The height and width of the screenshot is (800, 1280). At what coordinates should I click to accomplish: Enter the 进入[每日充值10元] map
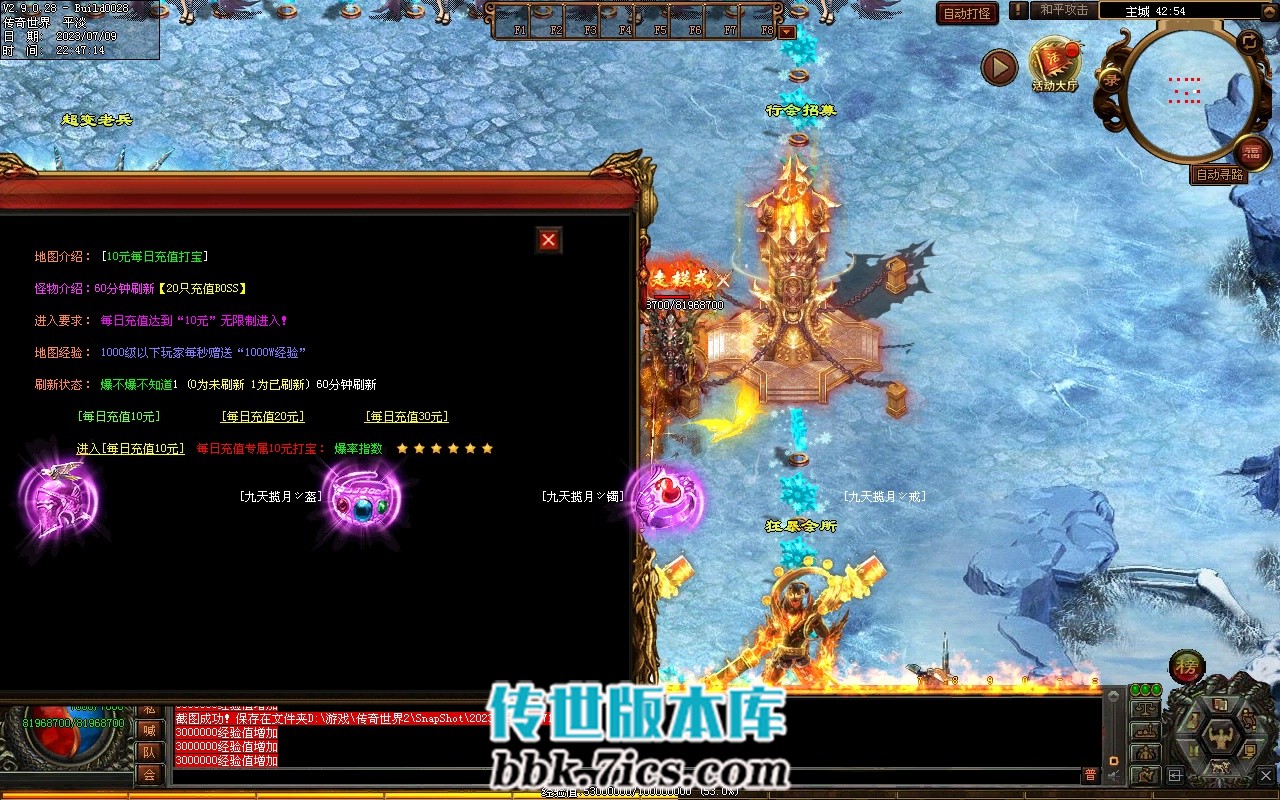[130, 449]
